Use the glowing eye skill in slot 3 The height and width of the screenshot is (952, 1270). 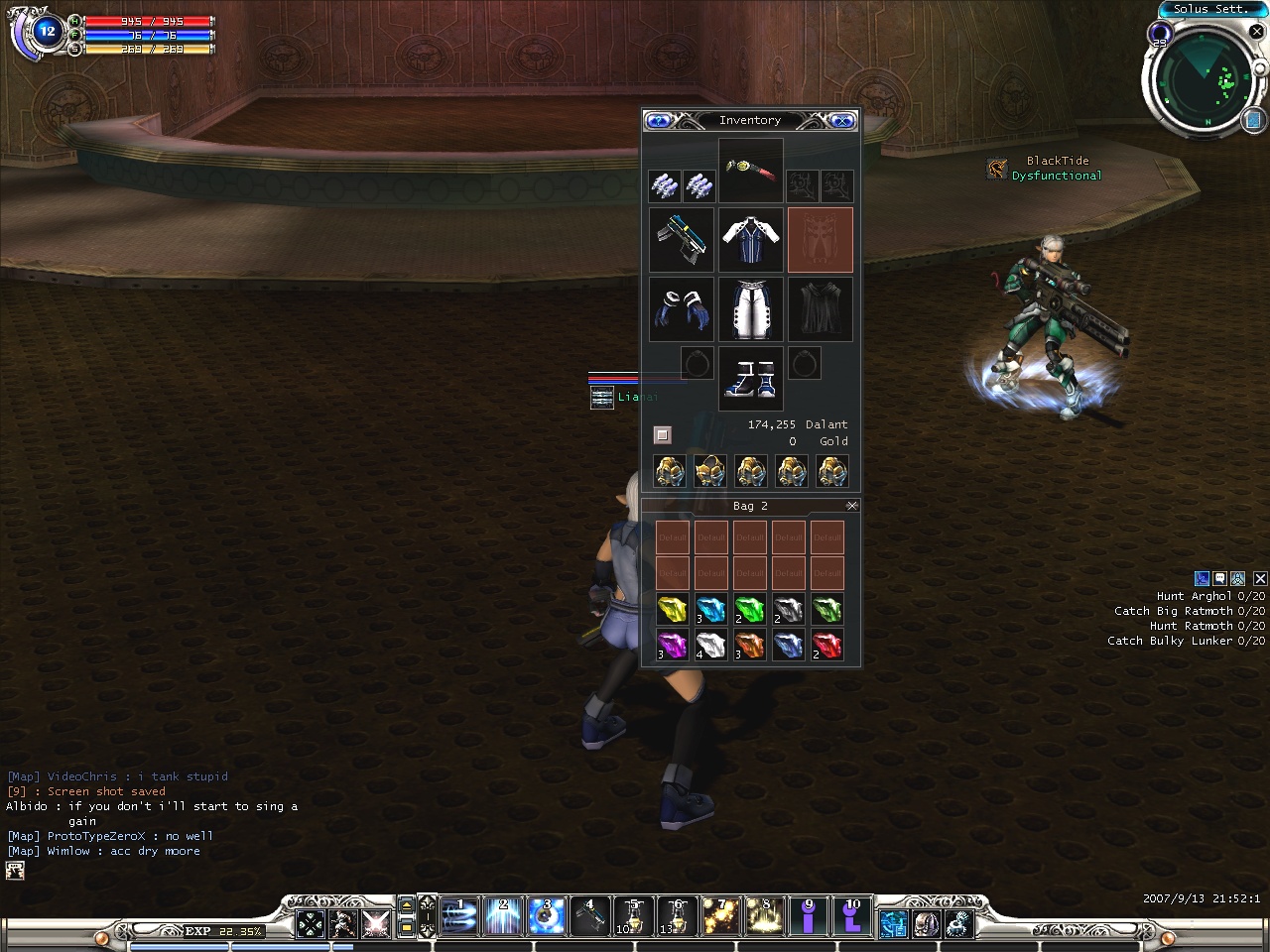pos(546,917)
